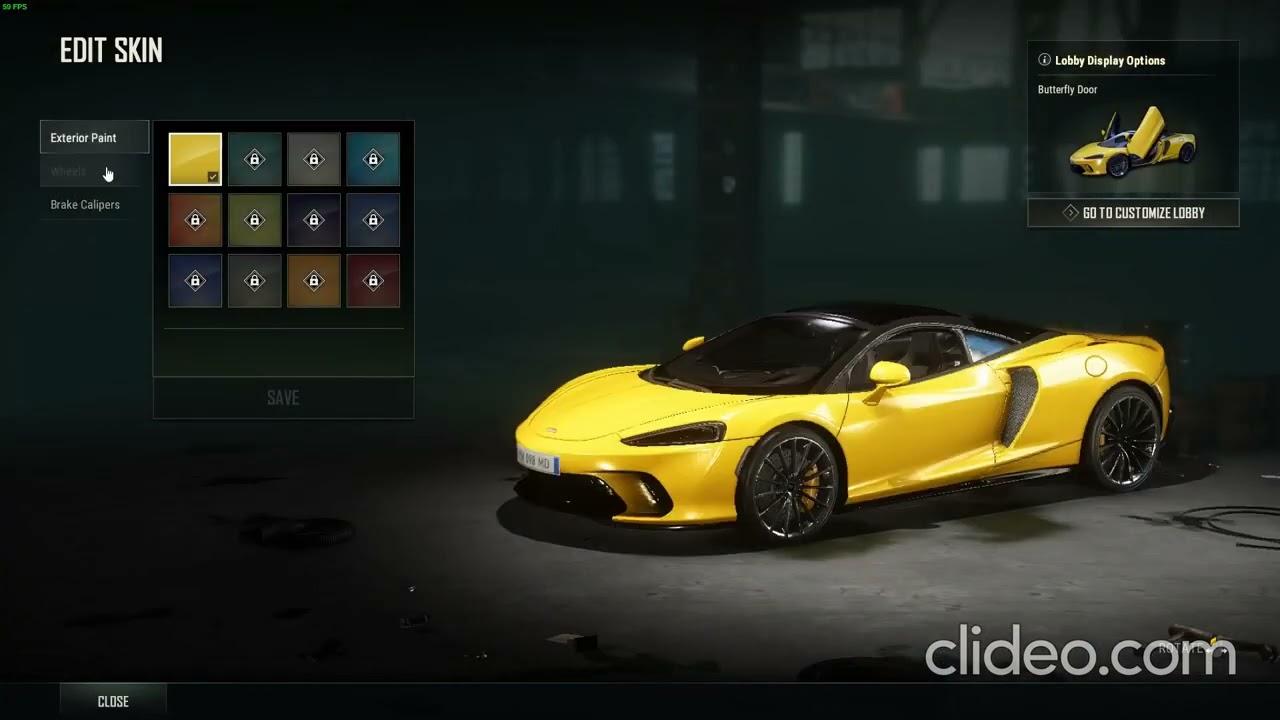Screen dimensions: 1280x720
Task: Pick the locked bright teal paint swatch
Action: (x=373, y=159)
